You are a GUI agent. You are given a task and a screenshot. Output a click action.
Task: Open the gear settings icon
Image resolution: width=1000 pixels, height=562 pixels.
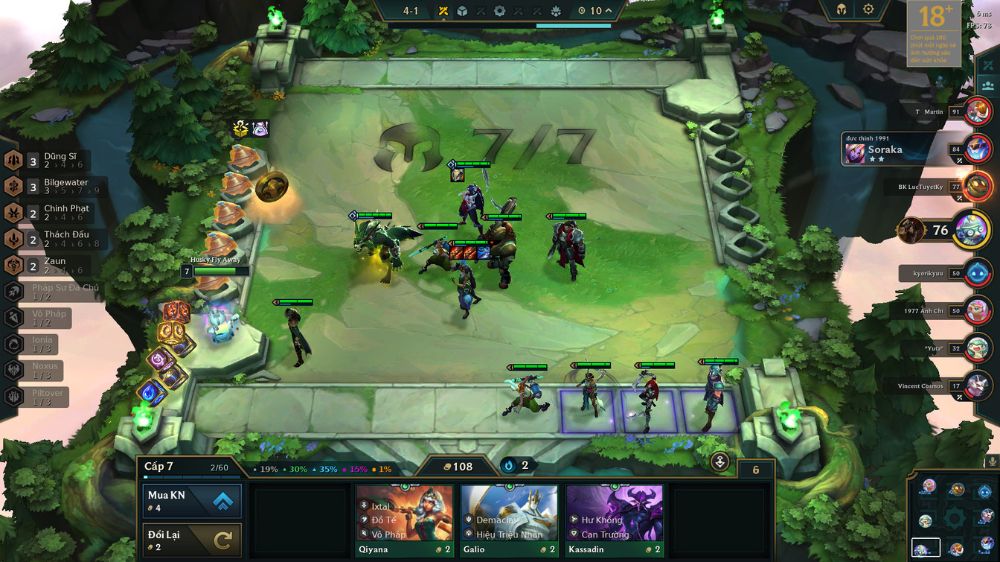(x=868, y=9)
